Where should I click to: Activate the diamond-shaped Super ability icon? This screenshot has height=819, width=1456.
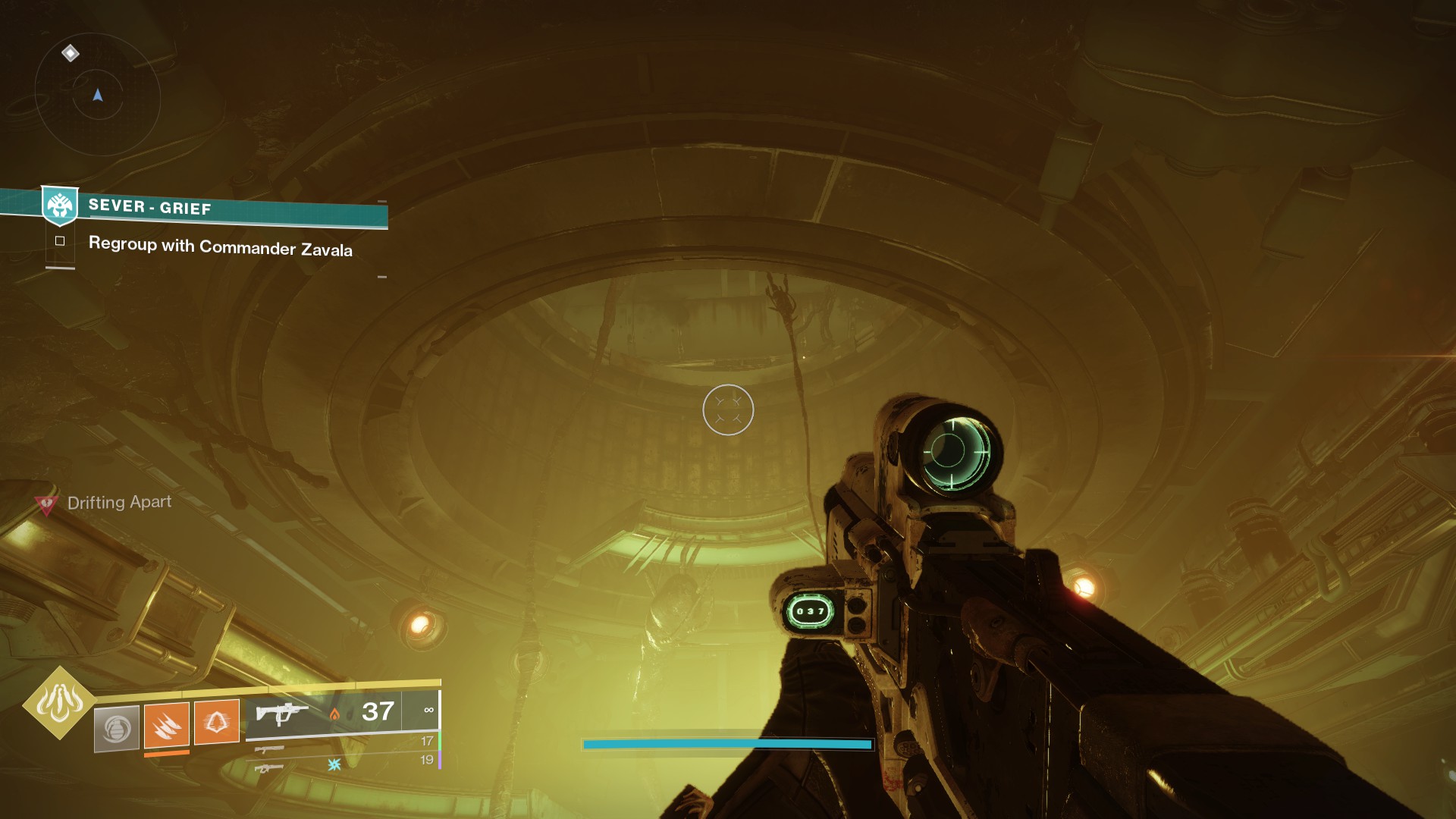[x=60, y=703]
